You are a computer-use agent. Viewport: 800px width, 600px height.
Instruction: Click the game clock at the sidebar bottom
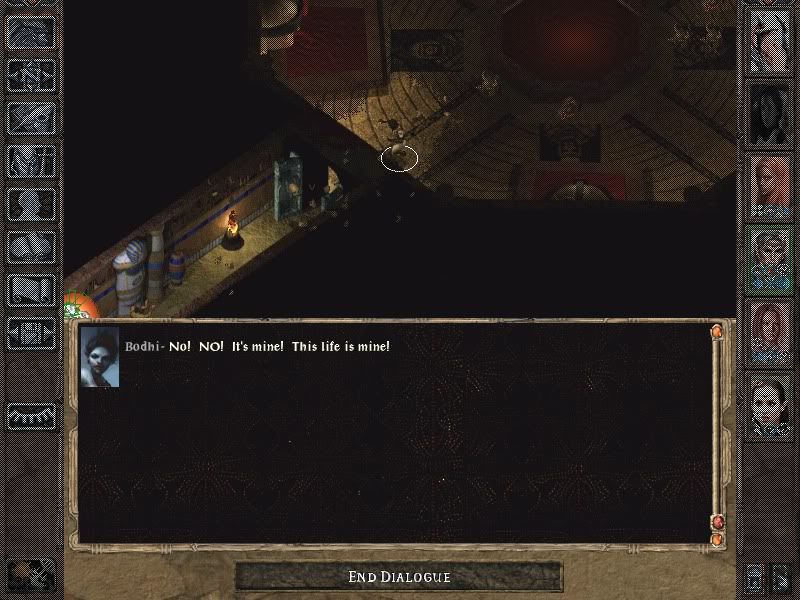pyautogui.click(x=32, y=573)
